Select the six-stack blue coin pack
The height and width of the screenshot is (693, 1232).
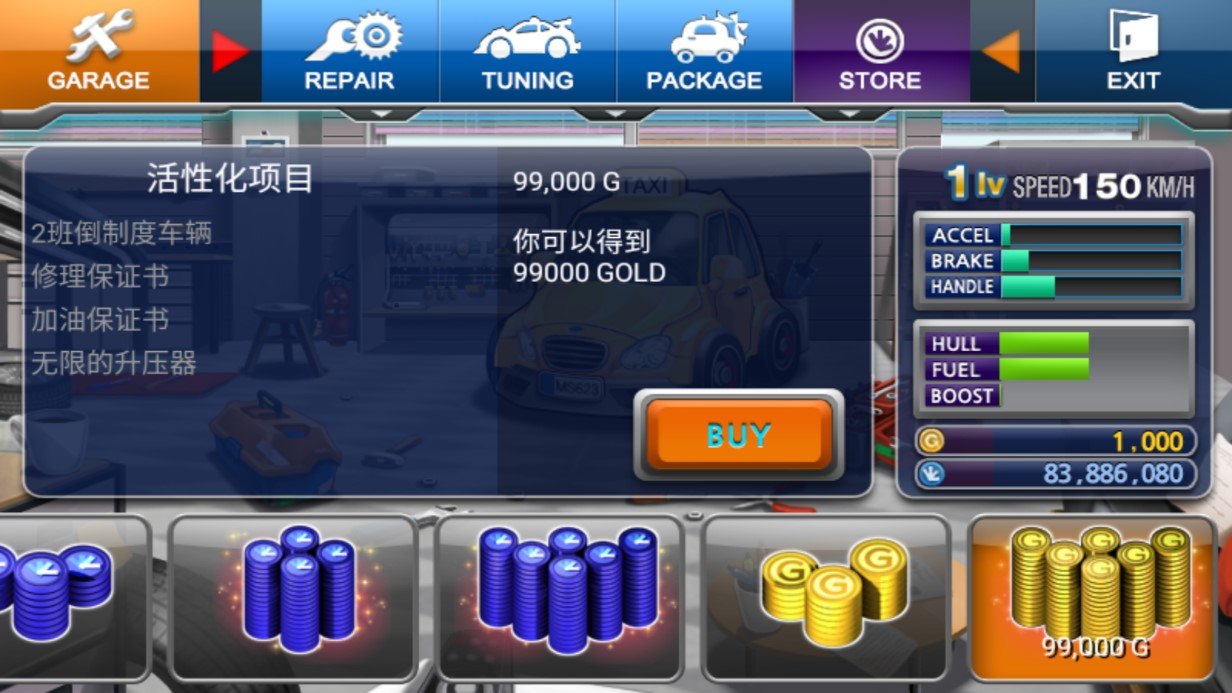point(560,597)
